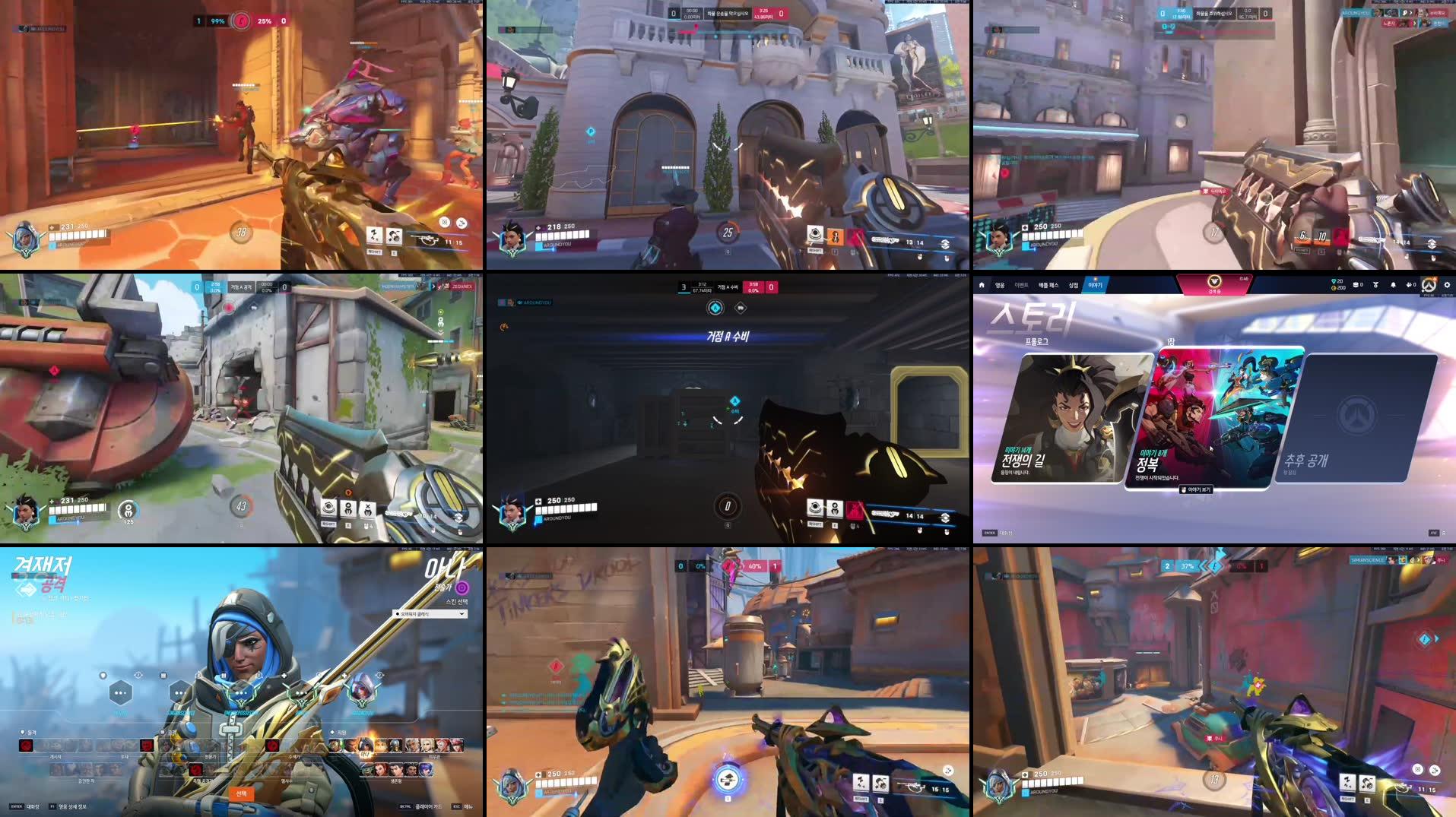This screenshot has height=817, width=1456.
Task: Click the orange 선택 button to confirm
Action: click(242, 795)
